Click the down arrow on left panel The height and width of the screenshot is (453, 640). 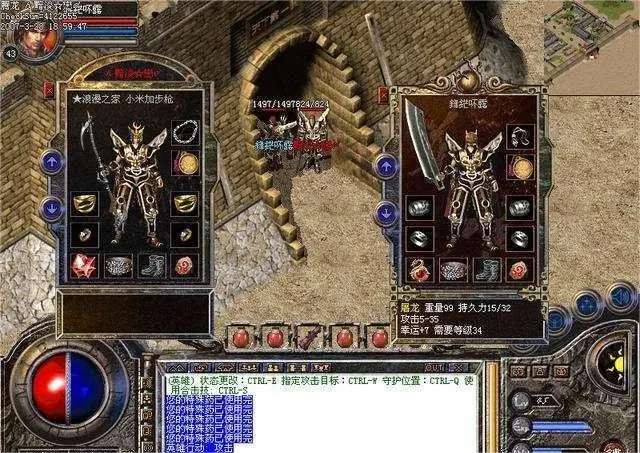tap(52, 208)
